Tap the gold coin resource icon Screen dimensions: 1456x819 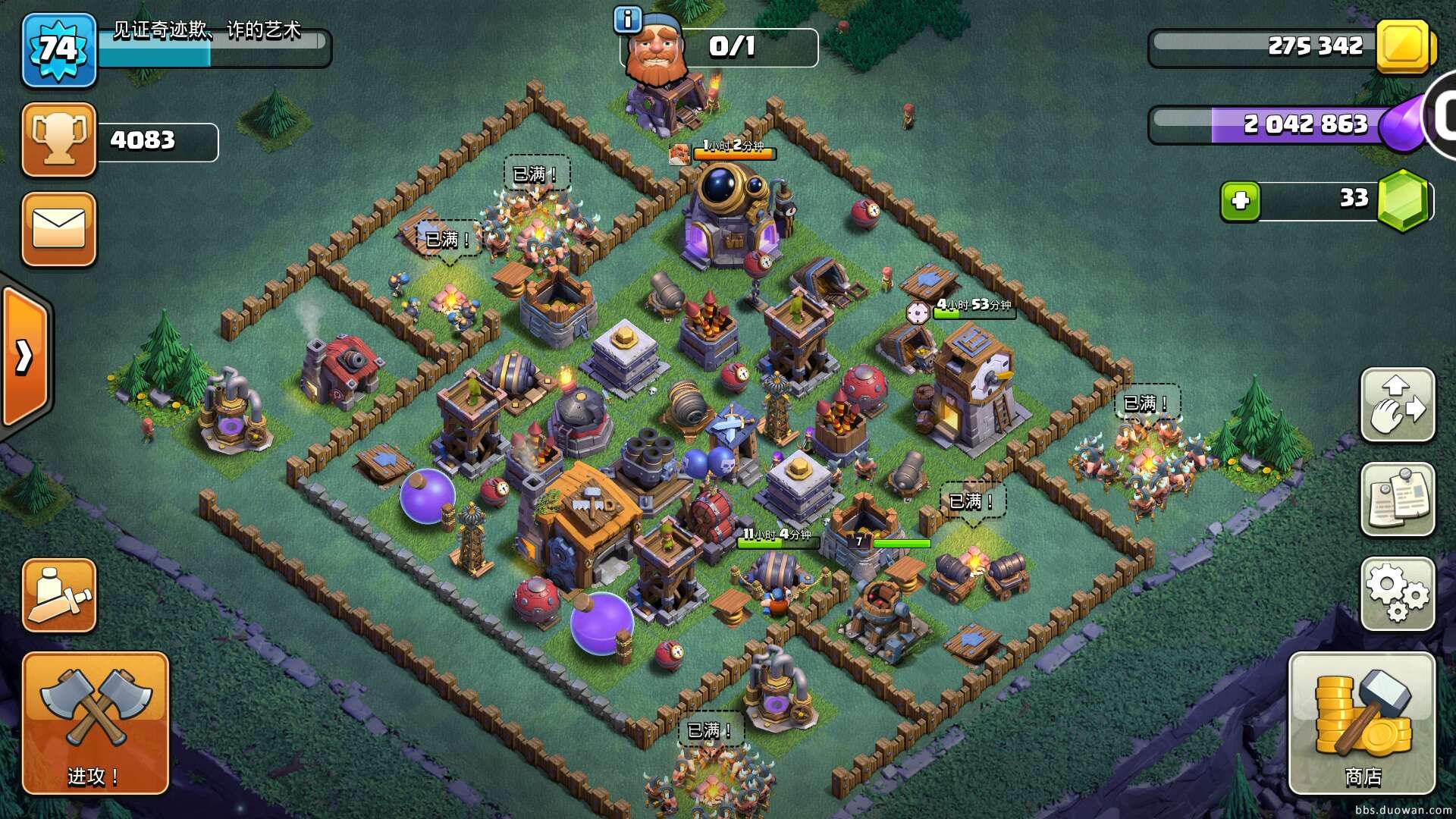click(x=1403, y=47)
